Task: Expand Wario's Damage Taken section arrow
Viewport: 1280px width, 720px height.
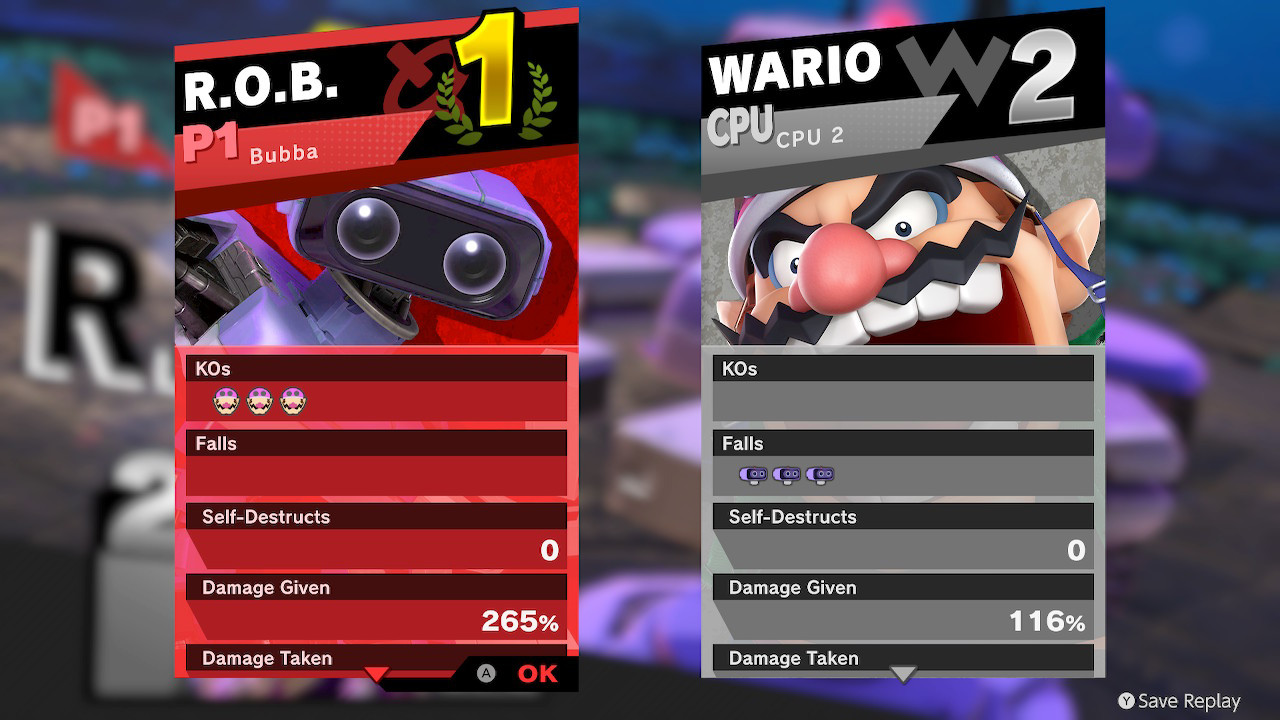Action: pos(903,672)
